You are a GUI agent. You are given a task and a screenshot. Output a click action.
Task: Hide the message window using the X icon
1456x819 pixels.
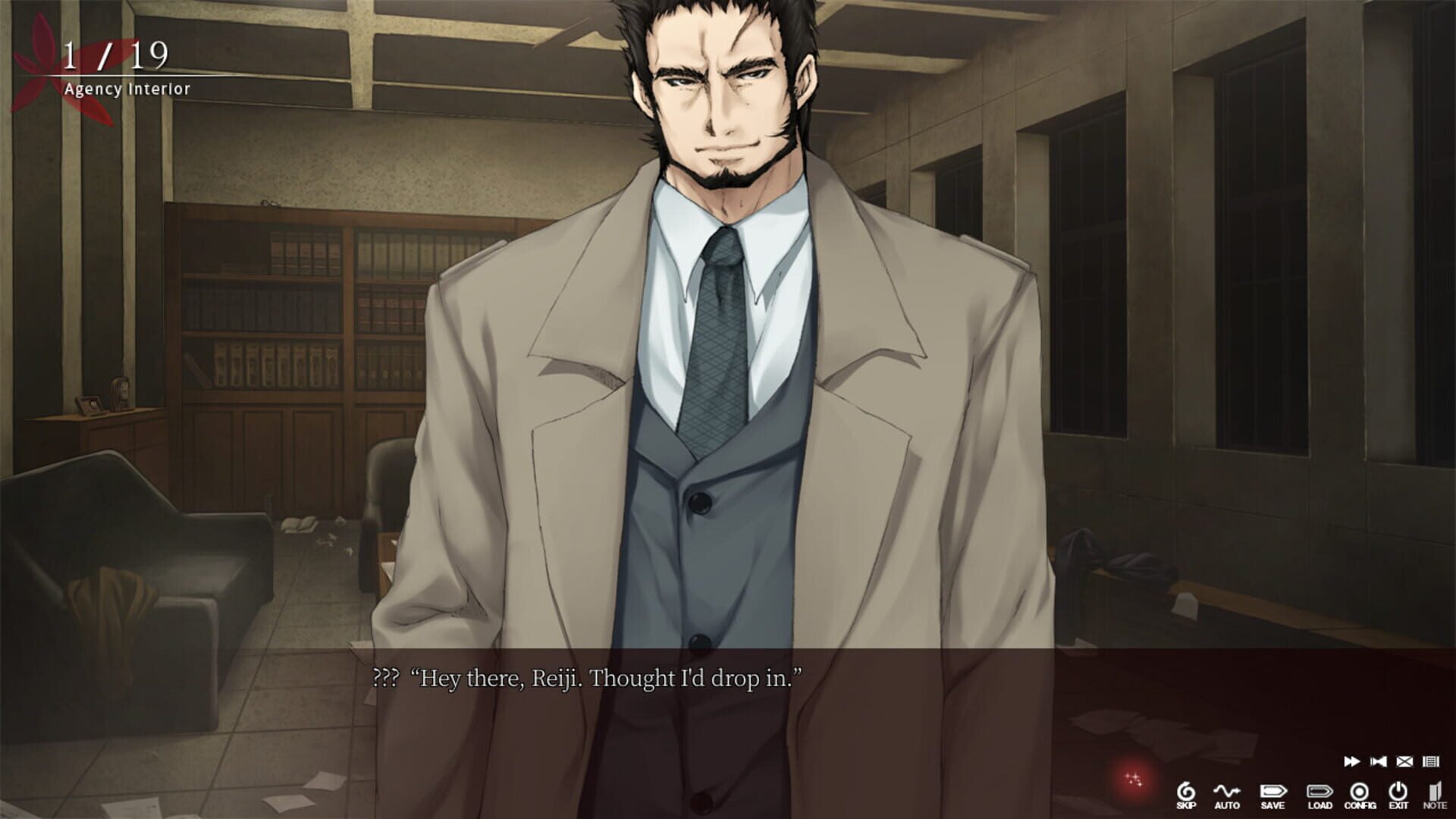tap(1404, 761)
